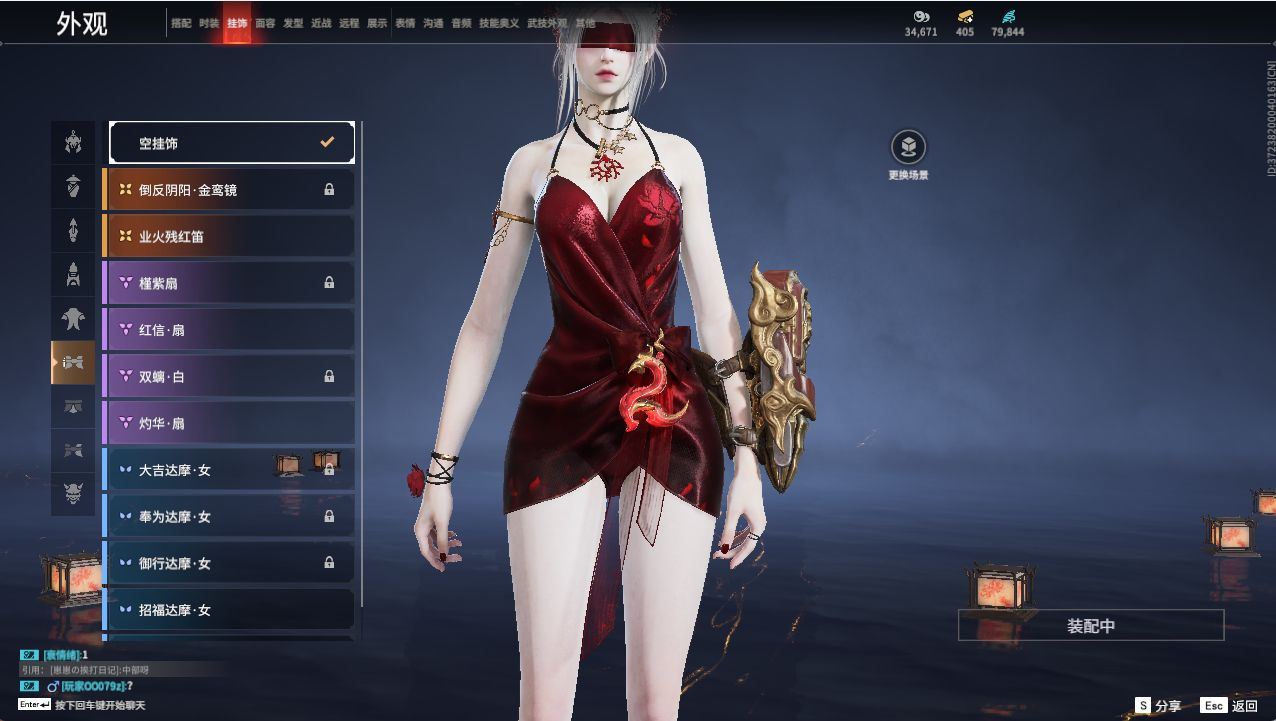
Task: Switch to the 表情 tab
Action: 405,23
